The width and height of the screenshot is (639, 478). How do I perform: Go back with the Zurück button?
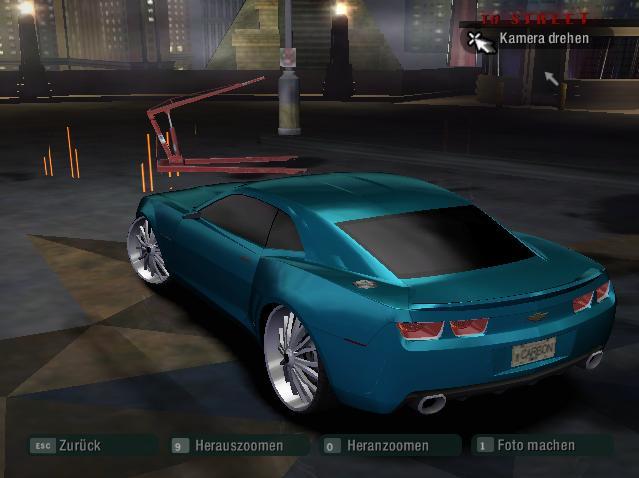pos(79,445)
